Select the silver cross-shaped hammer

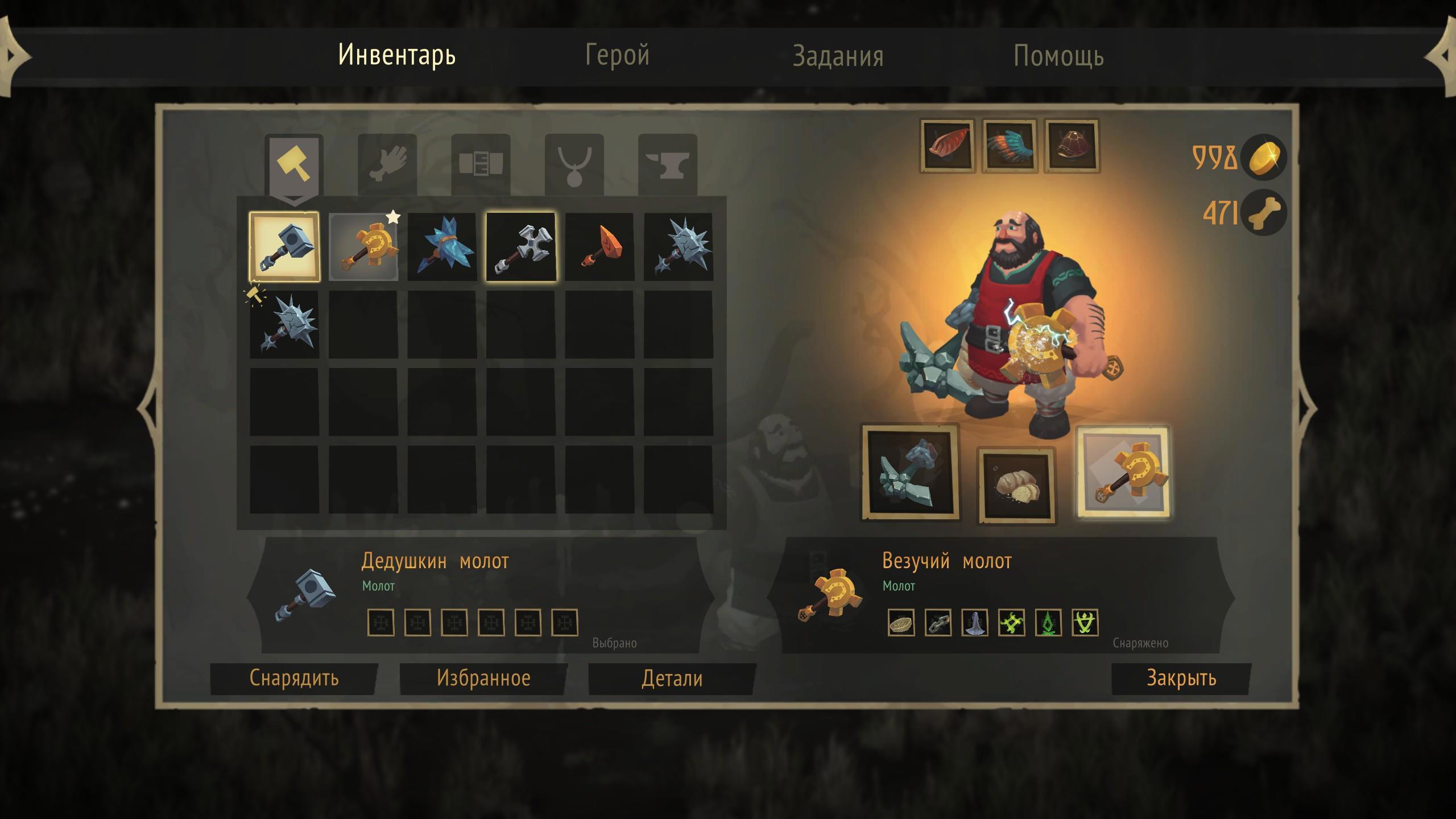520,247
